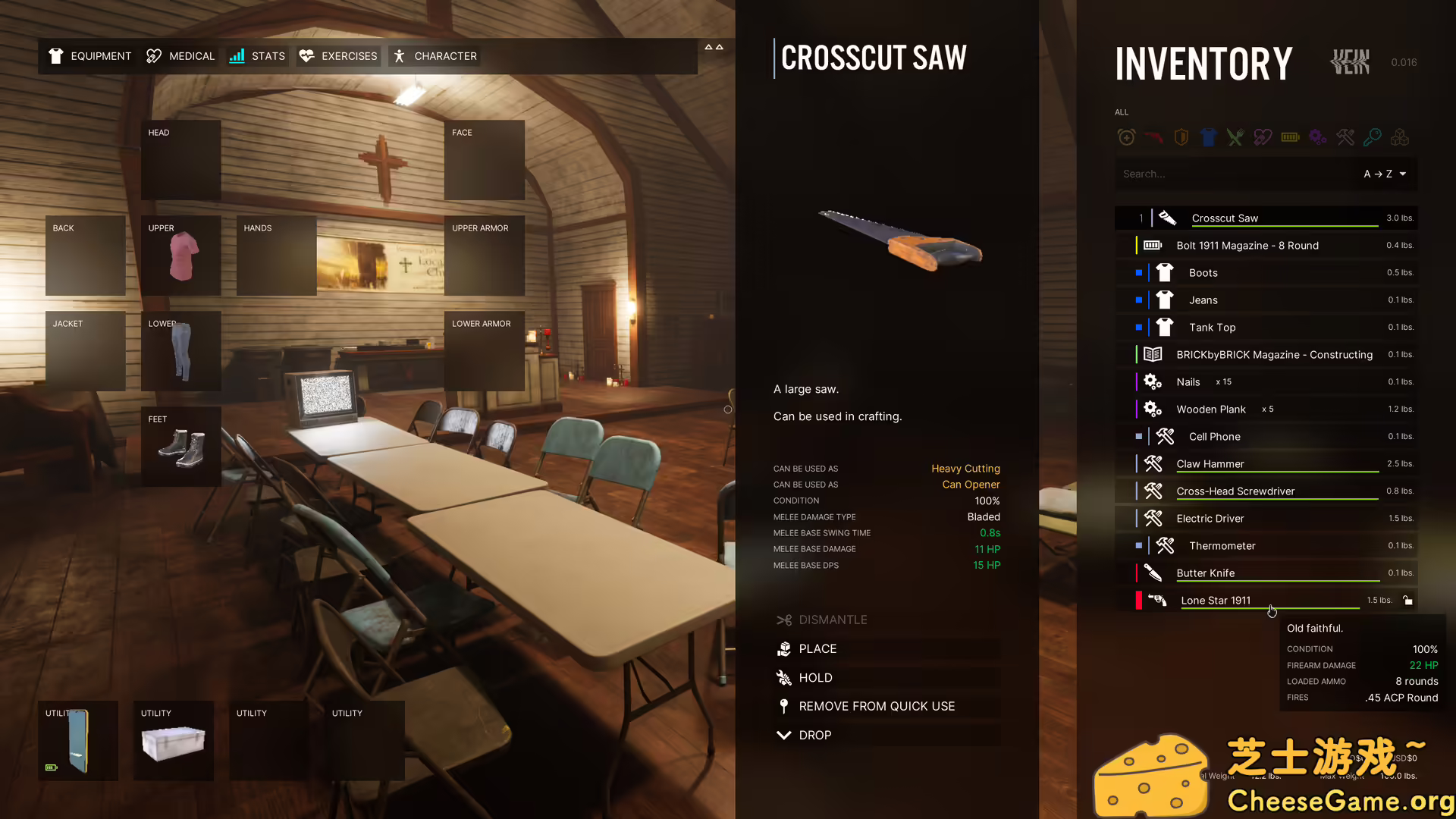
Task: Toggle the quick-use marker beside Boots
Action: click(x=1138, y=272)
